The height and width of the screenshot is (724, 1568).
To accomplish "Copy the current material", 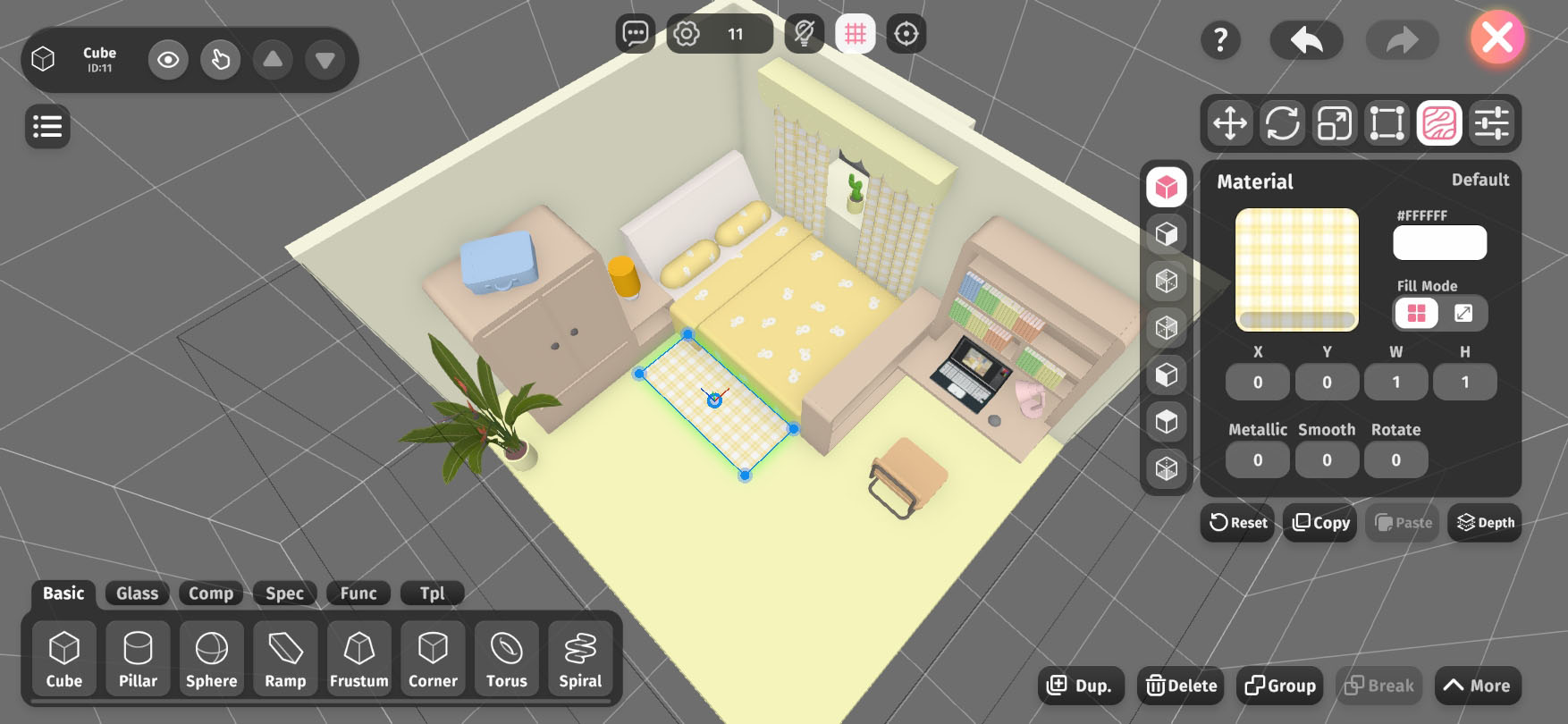I will 1320,523.
